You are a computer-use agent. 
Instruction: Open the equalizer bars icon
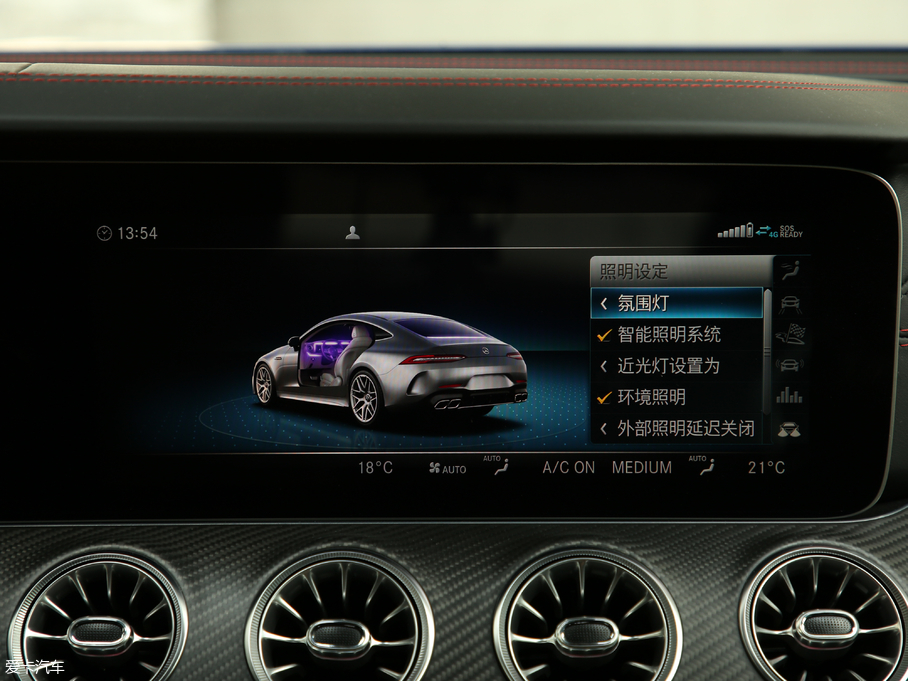pos(790,396)
